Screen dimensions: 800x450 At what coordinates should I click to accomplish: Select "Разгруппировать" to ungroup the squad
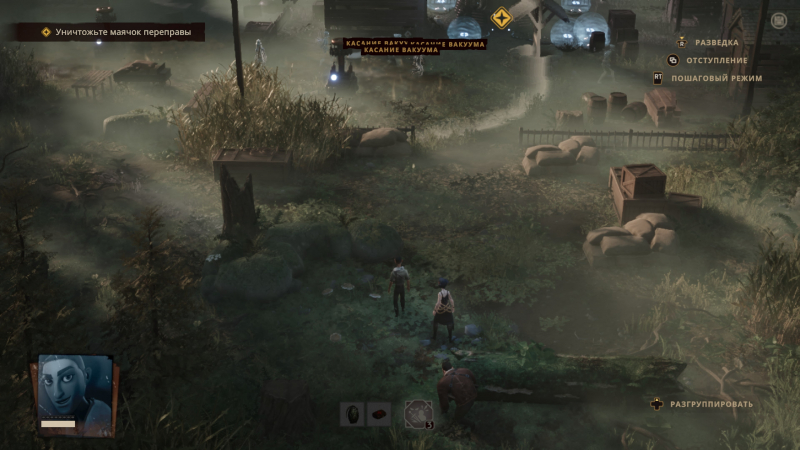(x=712, y=404)
